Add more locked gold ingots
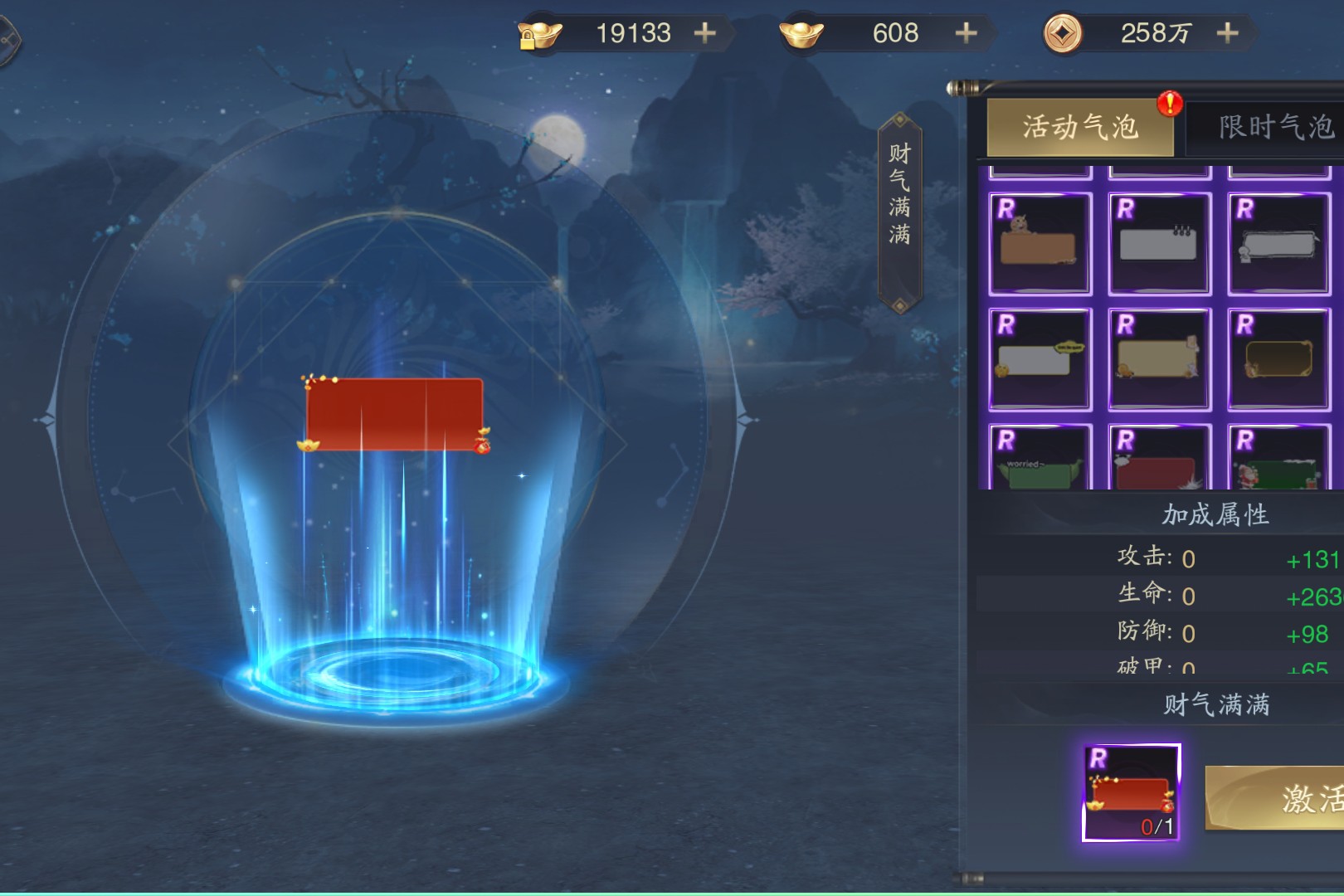This screenshot has height=896, width=1344. coord(704,33)
